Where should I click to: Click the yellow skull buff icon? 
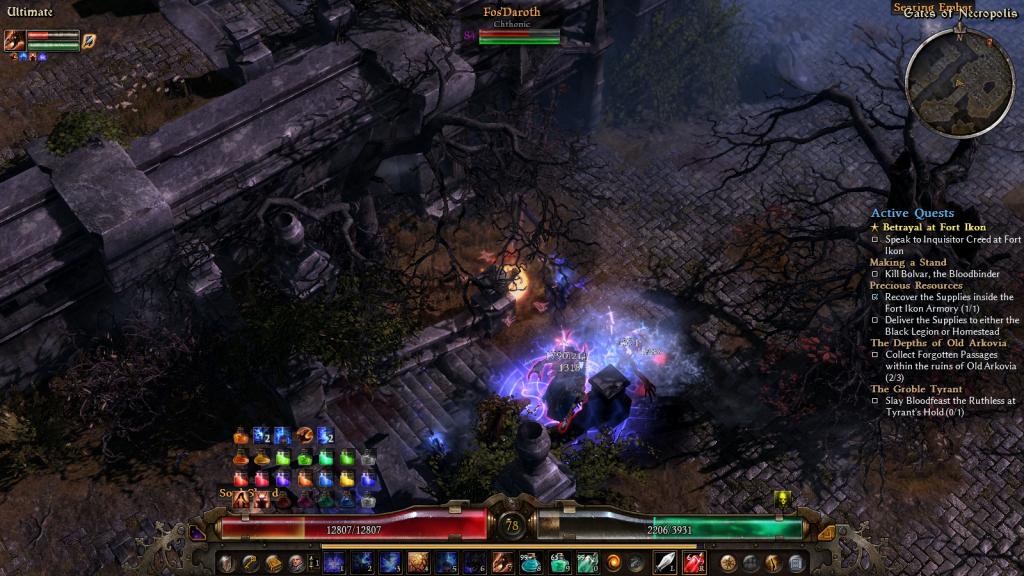pyautogui.click(x=783, y=498)
